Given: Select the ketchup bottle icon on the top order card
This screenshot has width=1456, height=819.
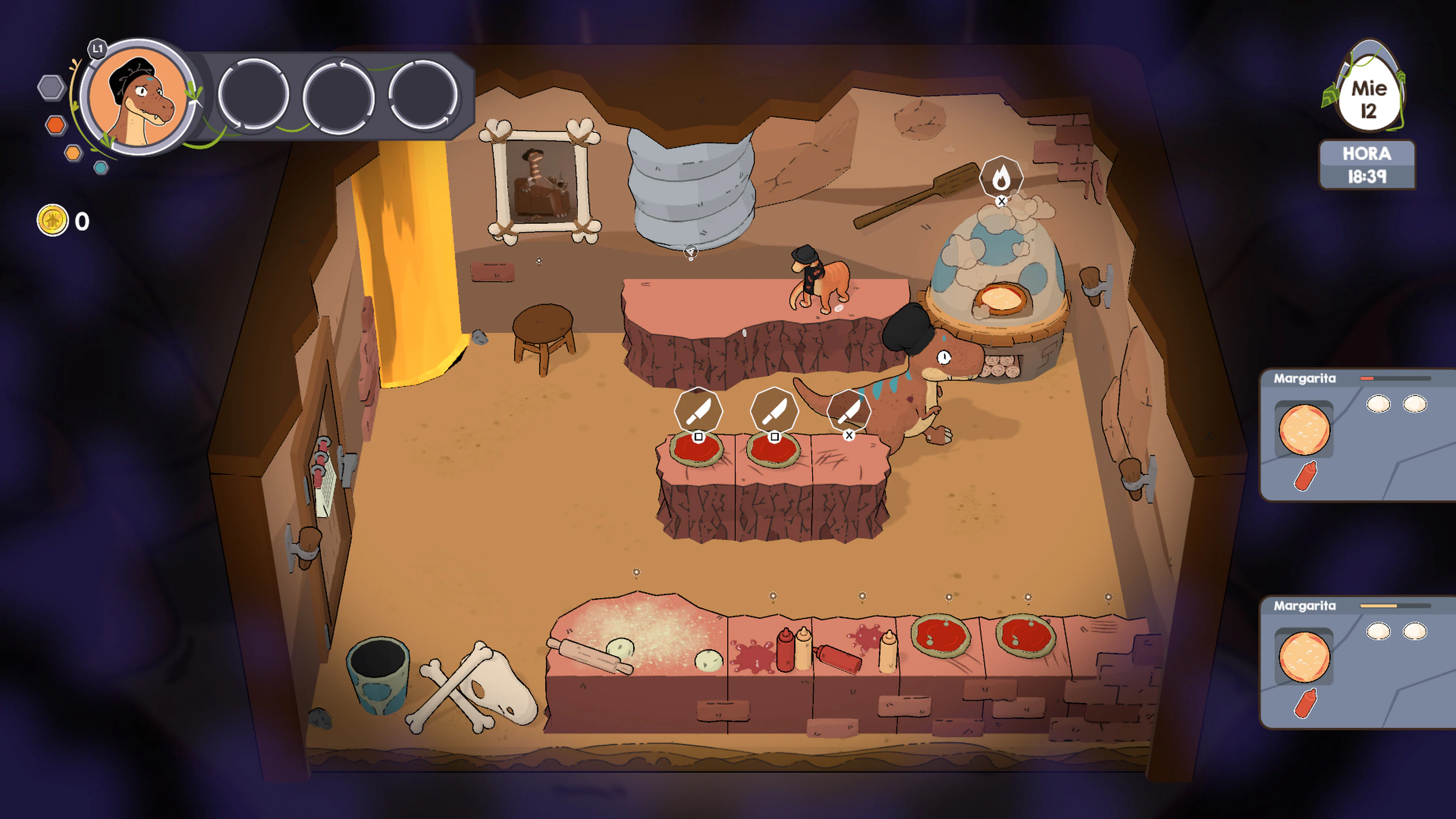Looking at the screenshot, I should pyautogui.click(x=1305, y=475).
